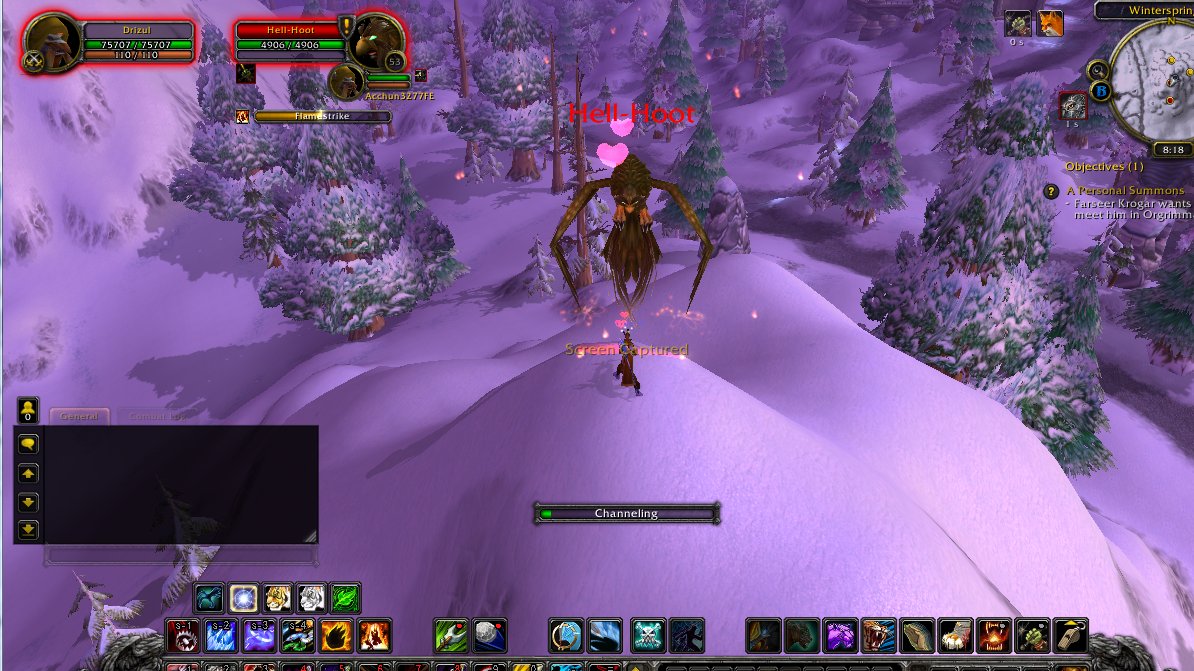This screenshot has width=1194, height=671.
Task: Activate the roaring tiger ability
Action: pyautogui.click(x=879, y=636)
